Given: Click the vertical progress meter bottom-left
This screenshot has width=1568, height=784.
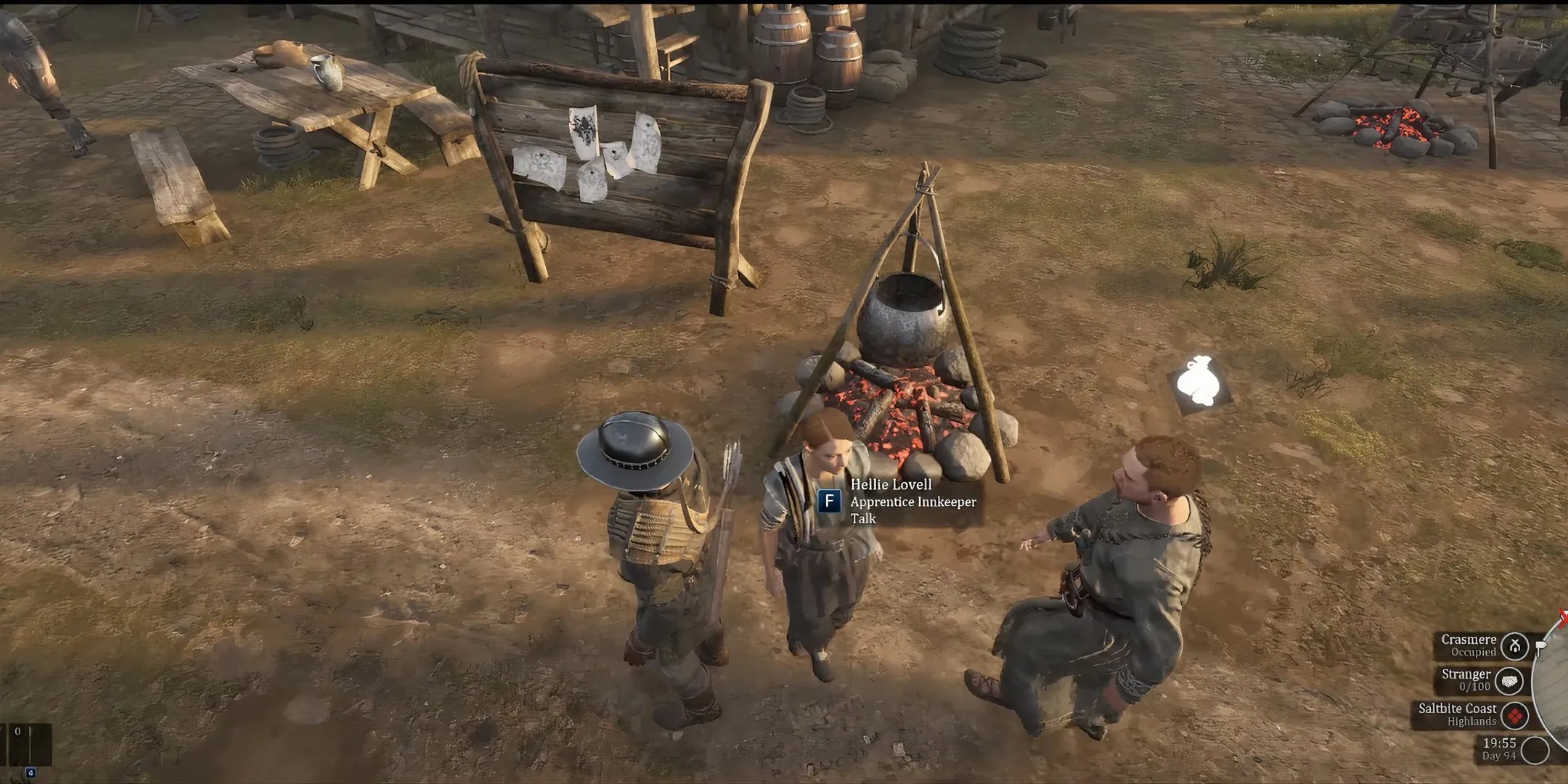Looking at the screenshot, I should (x=30, y=744).
